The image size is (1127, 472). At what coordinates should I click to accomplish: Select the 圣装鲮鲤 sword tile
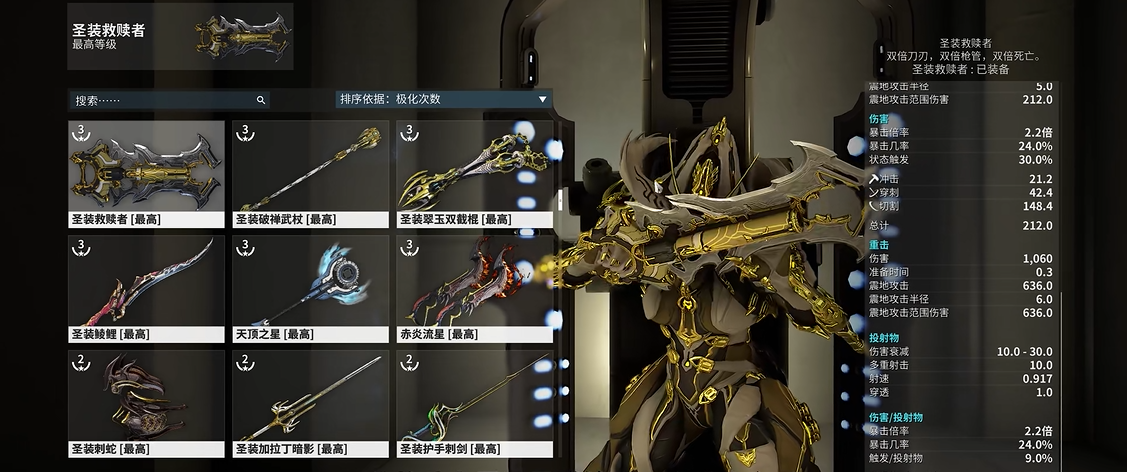pyautogui.click(x=146, y=288)
